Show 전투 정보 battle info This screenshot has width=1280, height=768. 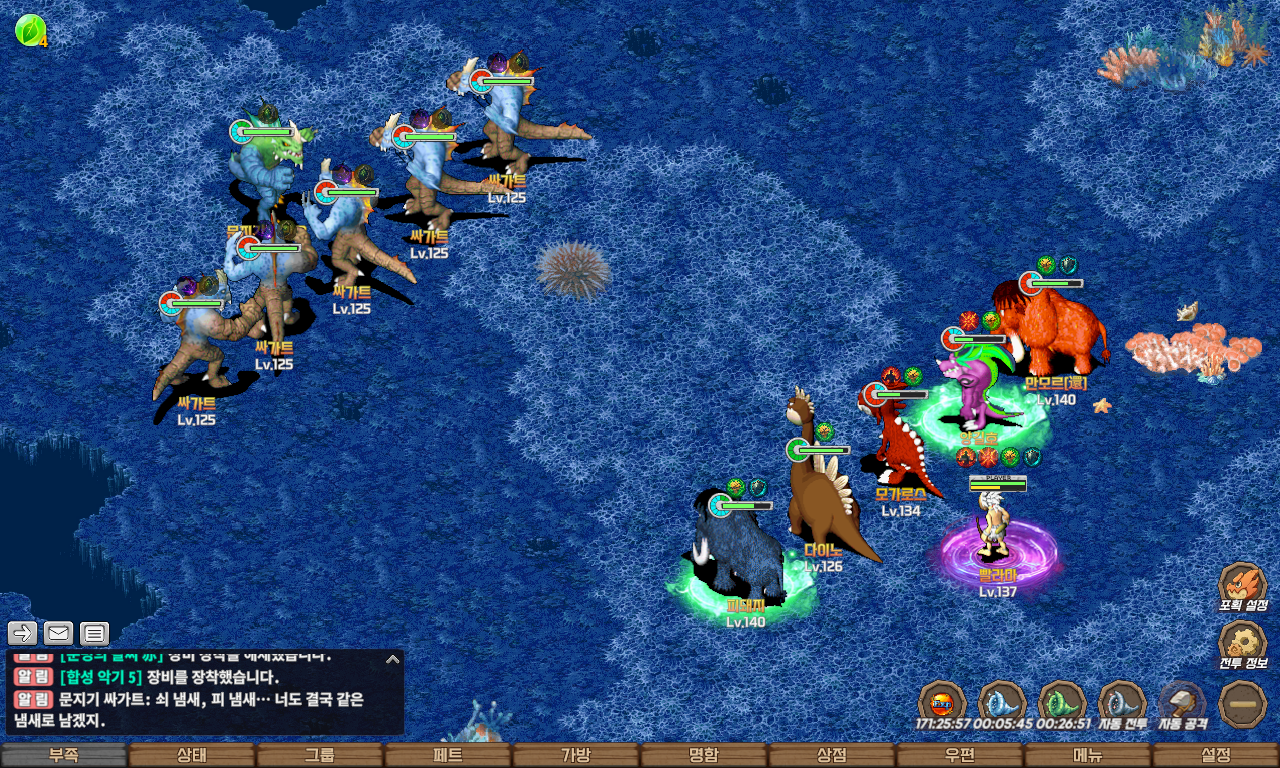click(1243, 643)
